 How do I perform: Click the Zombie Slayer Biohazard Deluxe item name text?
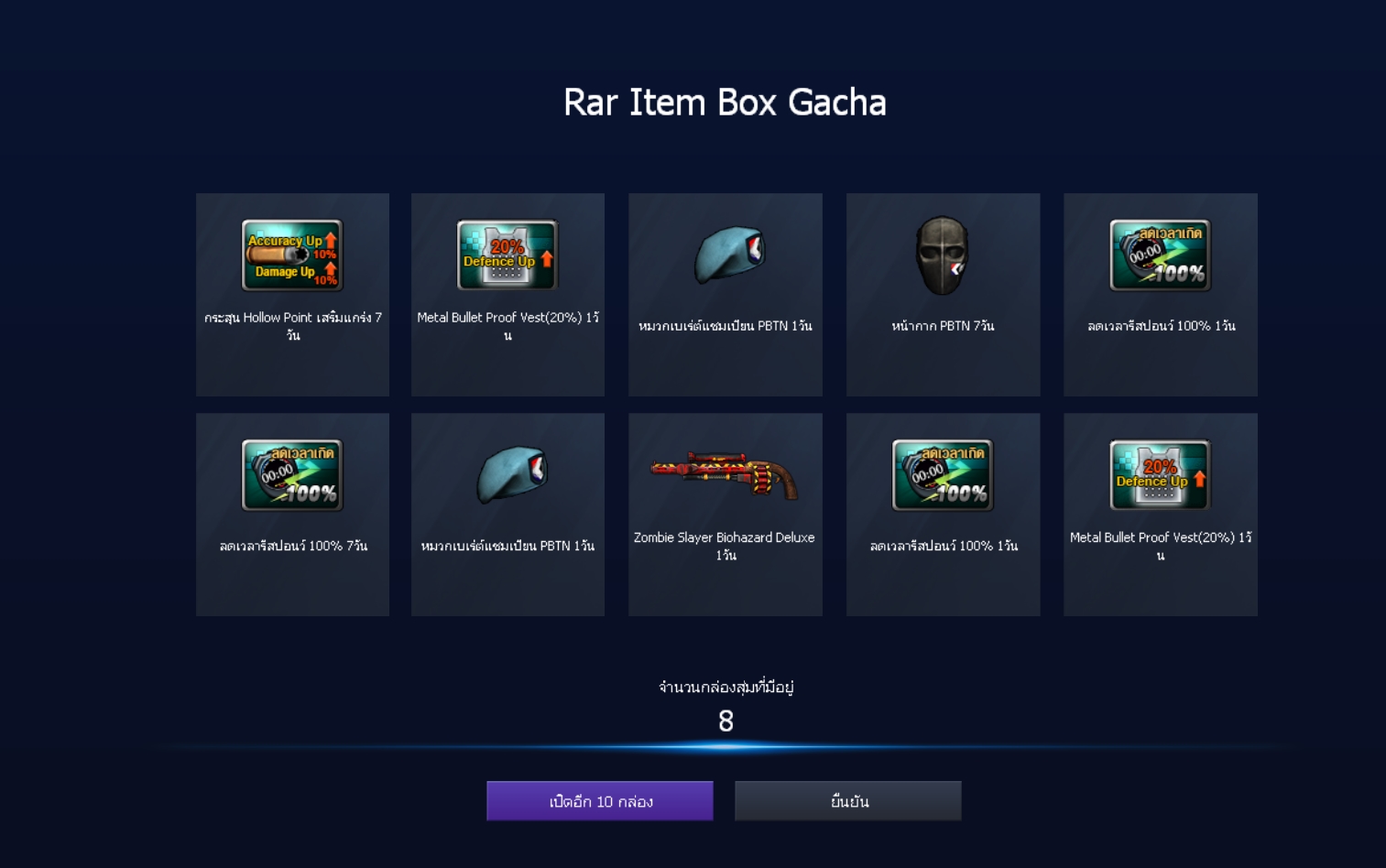point(725,544)
